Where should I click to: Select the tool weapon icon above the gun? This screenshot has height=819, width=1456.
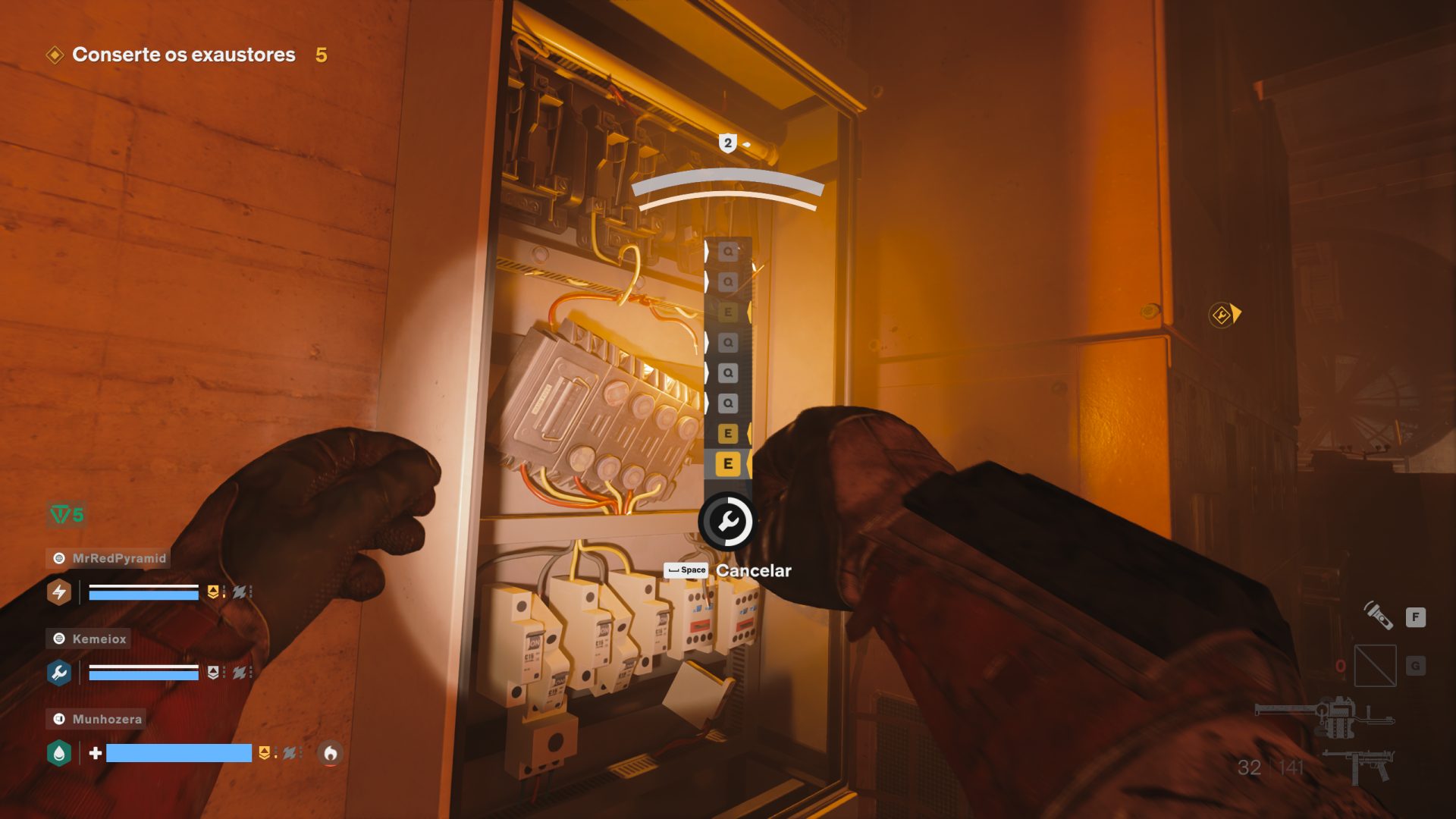1325,715
